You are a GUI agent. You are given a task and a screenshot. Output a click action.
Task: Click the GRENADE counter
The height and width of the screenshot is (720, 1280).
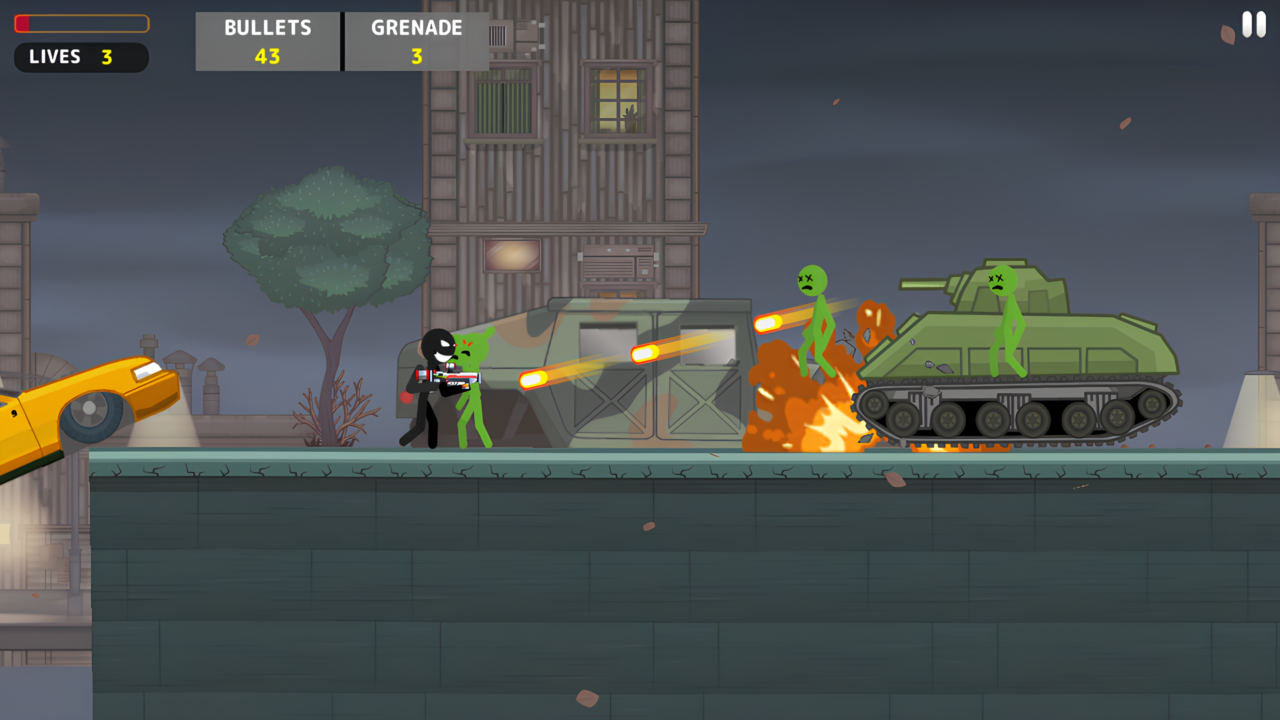click(416, 41)
